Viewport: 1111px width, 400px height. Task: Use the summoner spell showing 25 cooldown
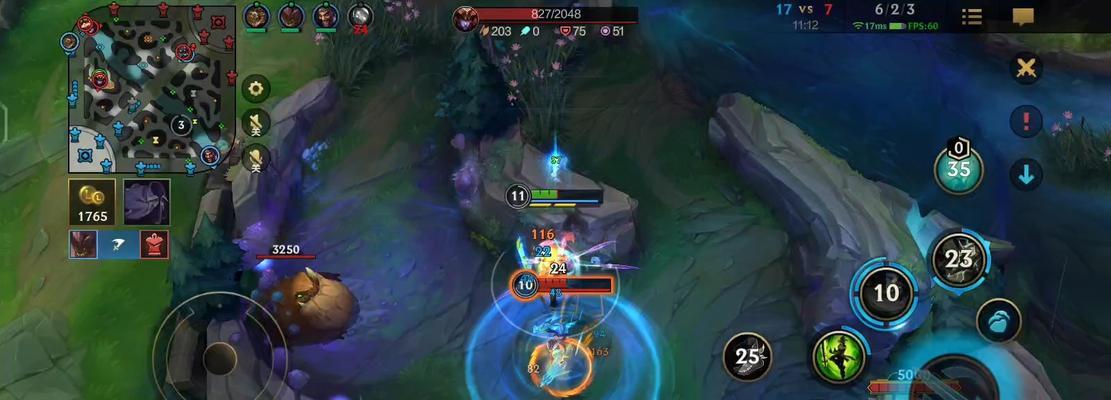(747, 356)
